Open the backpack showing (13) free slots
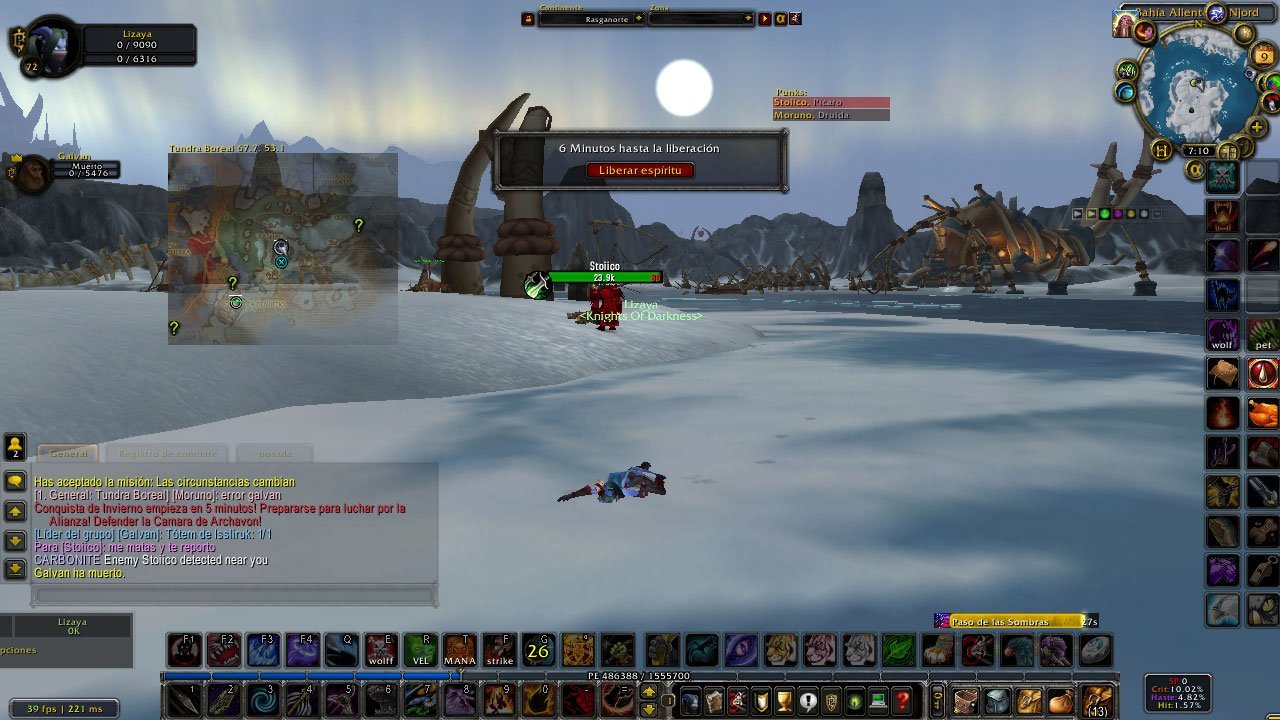Viewport: 1280px width, 720px height. pyautogui.click(x=1097, y=700)
